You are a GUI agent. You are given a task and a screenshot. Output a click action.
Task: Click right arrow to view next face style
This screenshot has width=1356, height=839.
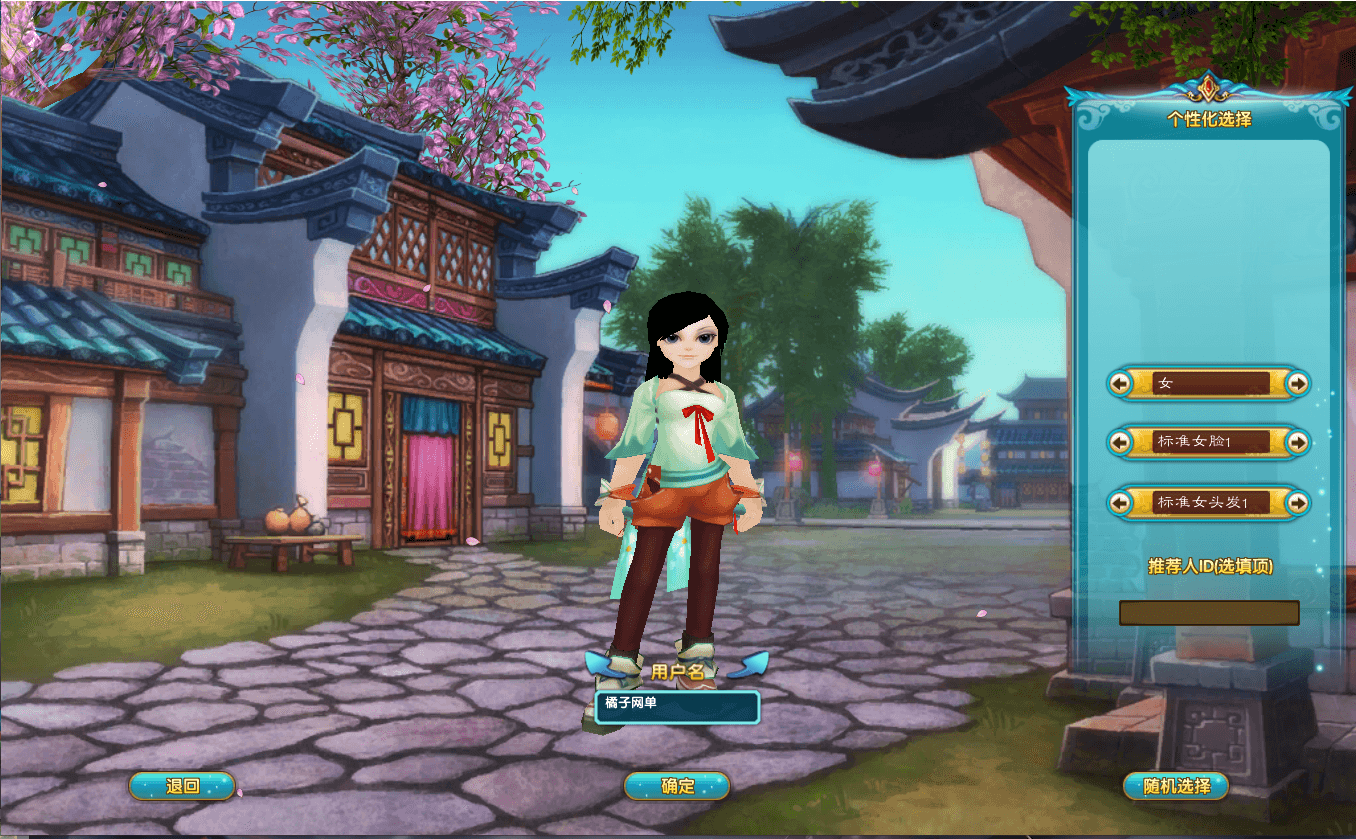point(1295,443)
